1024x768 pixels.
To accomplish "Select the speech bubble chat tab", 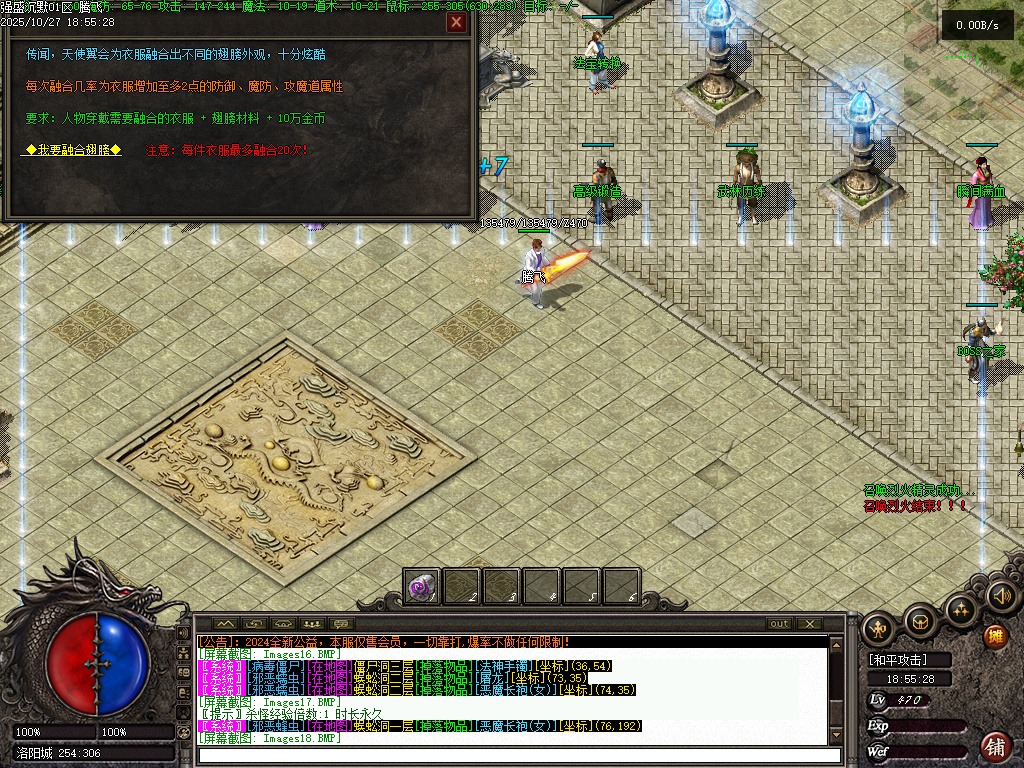I will [x=340, y=624].
